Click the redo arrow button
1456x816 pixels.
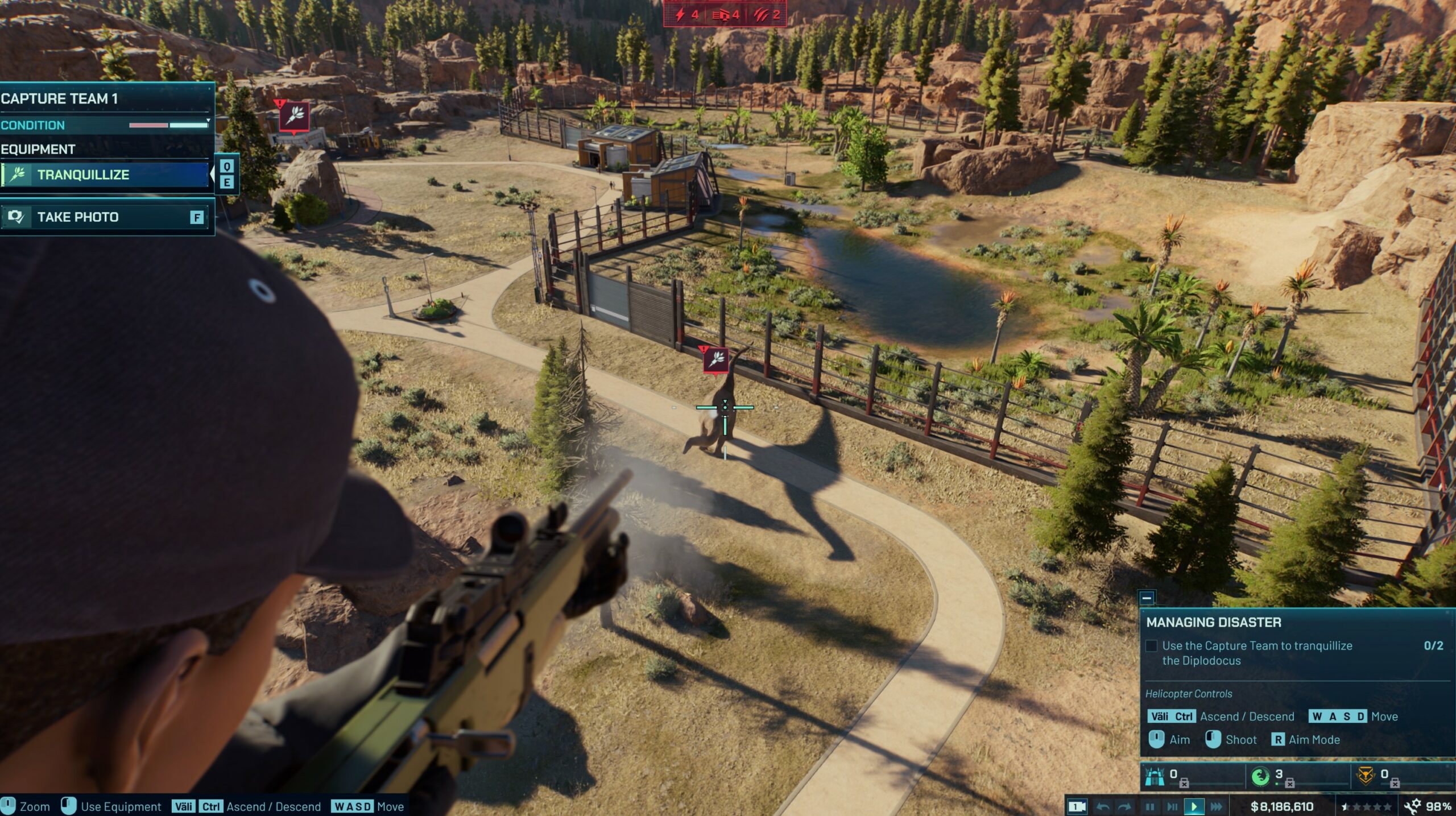click(1124, 806)
